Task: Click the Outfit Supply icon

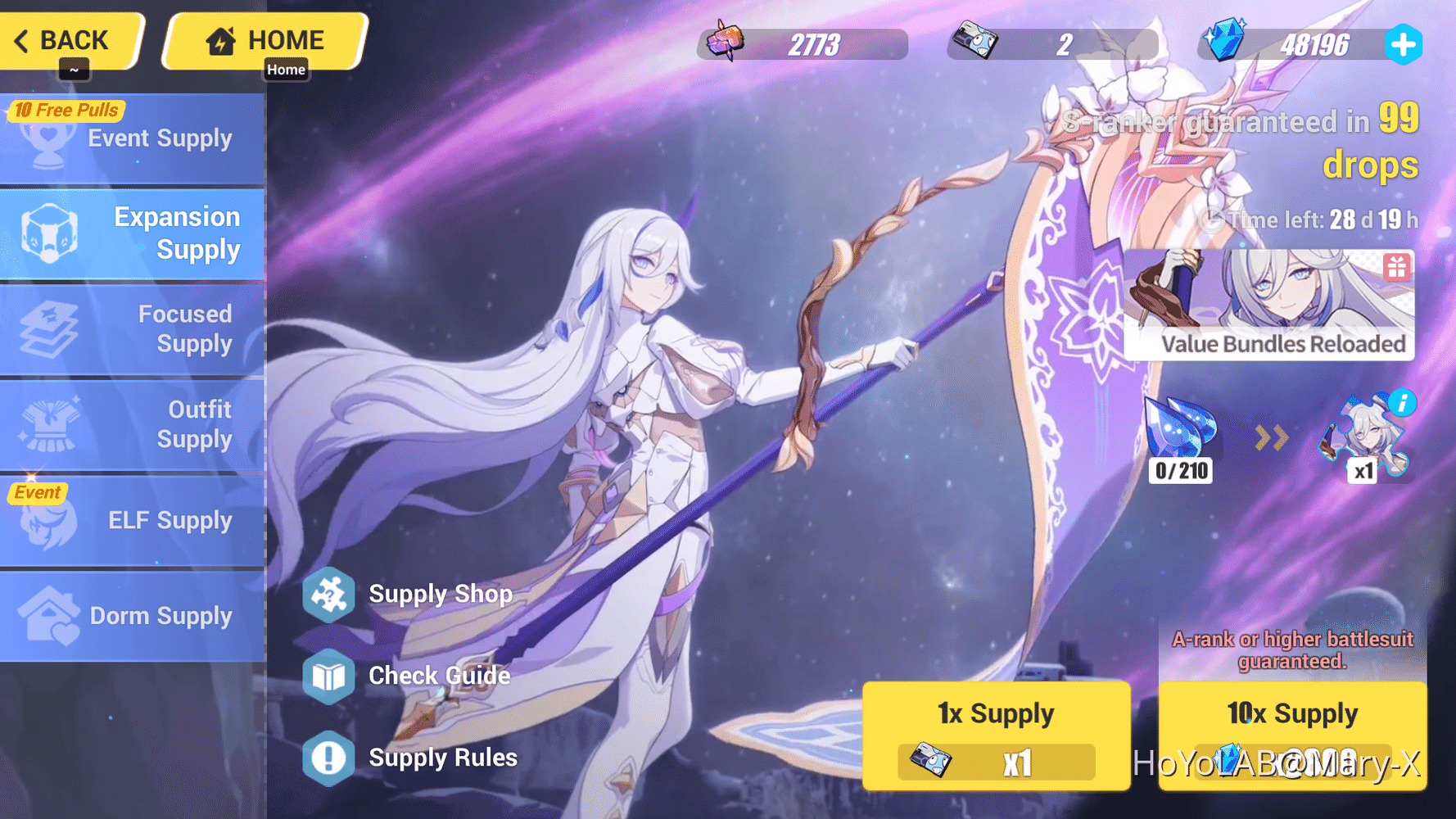Action: pos(51,424)
